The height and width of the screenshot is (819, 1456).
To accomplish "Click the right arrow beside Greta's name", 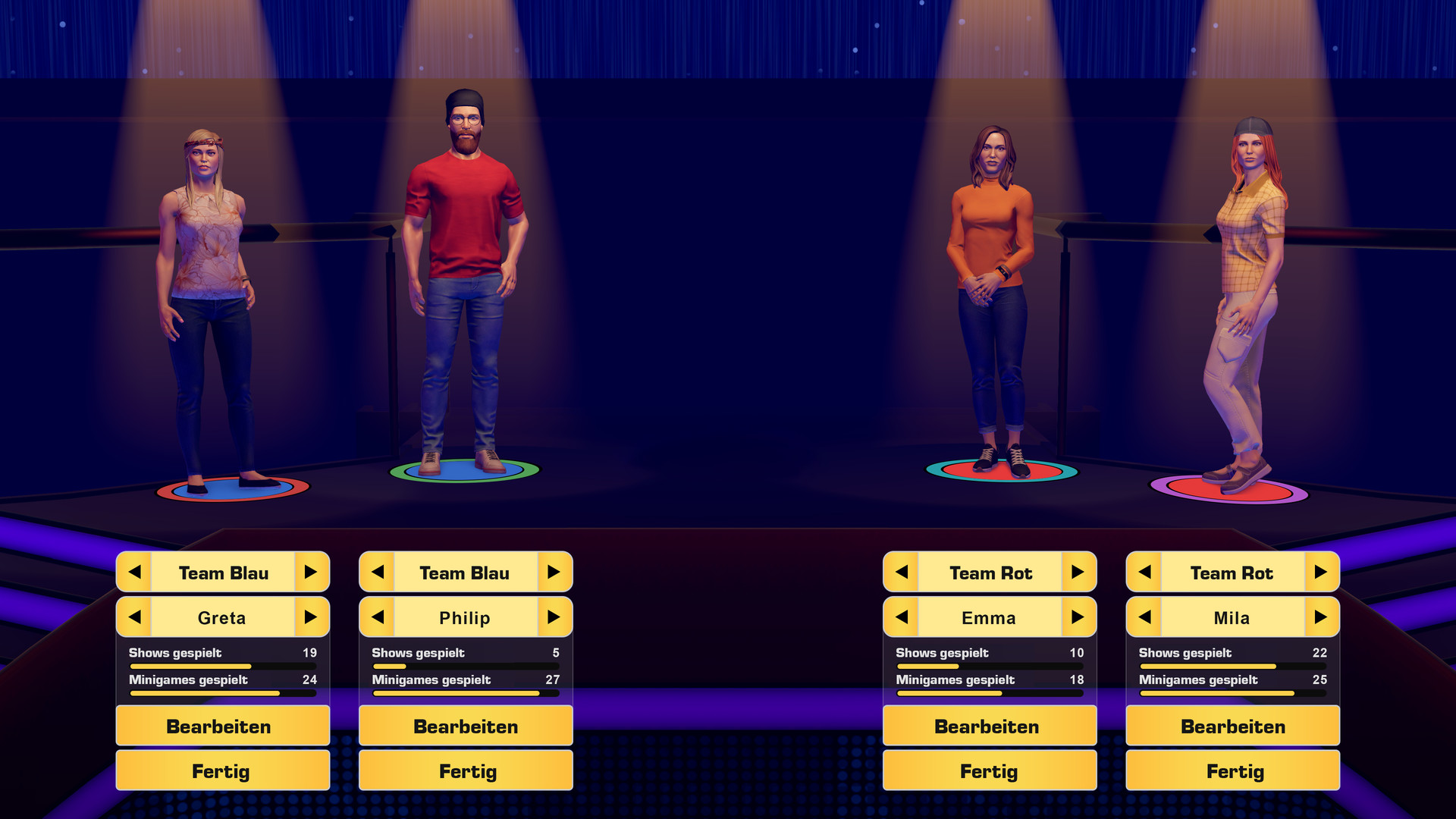I will coord(312,617).
